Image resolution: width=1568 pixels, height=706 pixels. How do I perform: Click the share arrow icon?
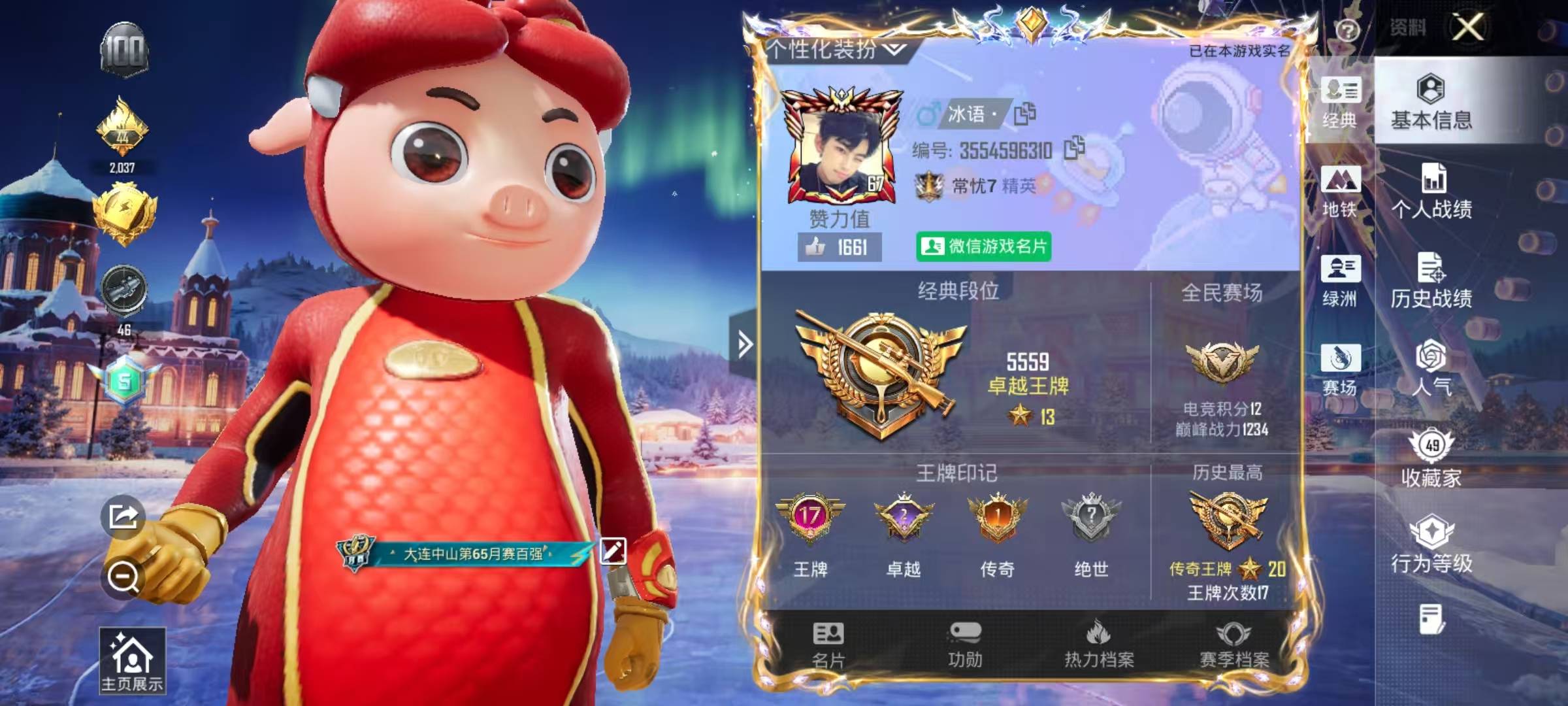pos(123,516)
